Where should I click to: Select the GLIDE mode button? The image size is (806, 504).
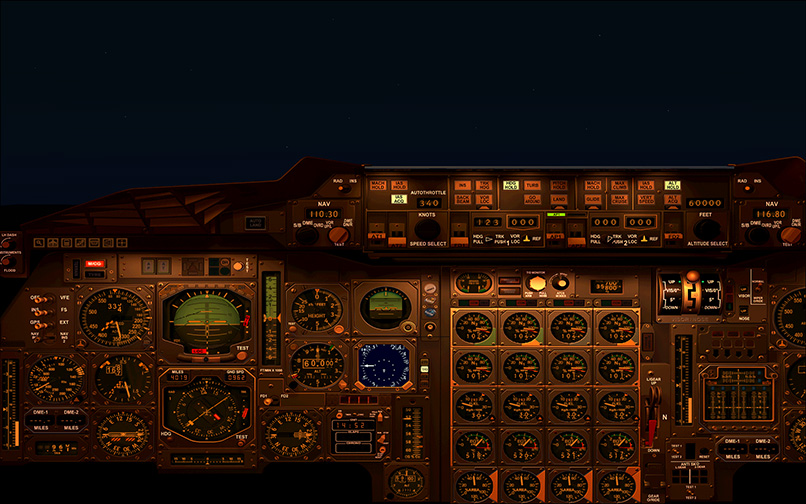click(594, 199)
